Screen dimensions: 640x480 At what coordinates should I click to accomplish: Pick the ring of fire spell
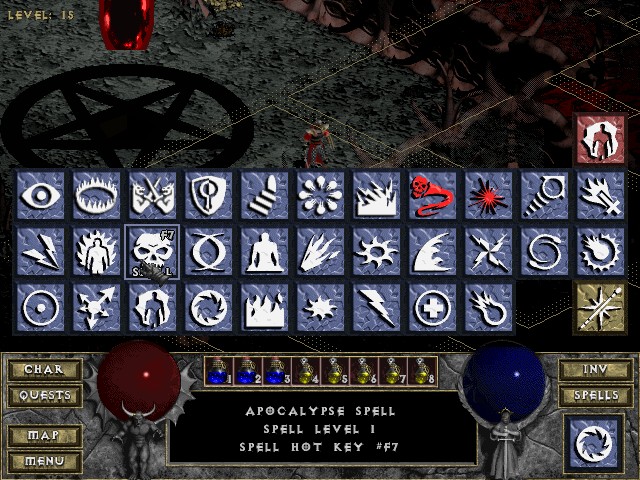tap(96, 195)
